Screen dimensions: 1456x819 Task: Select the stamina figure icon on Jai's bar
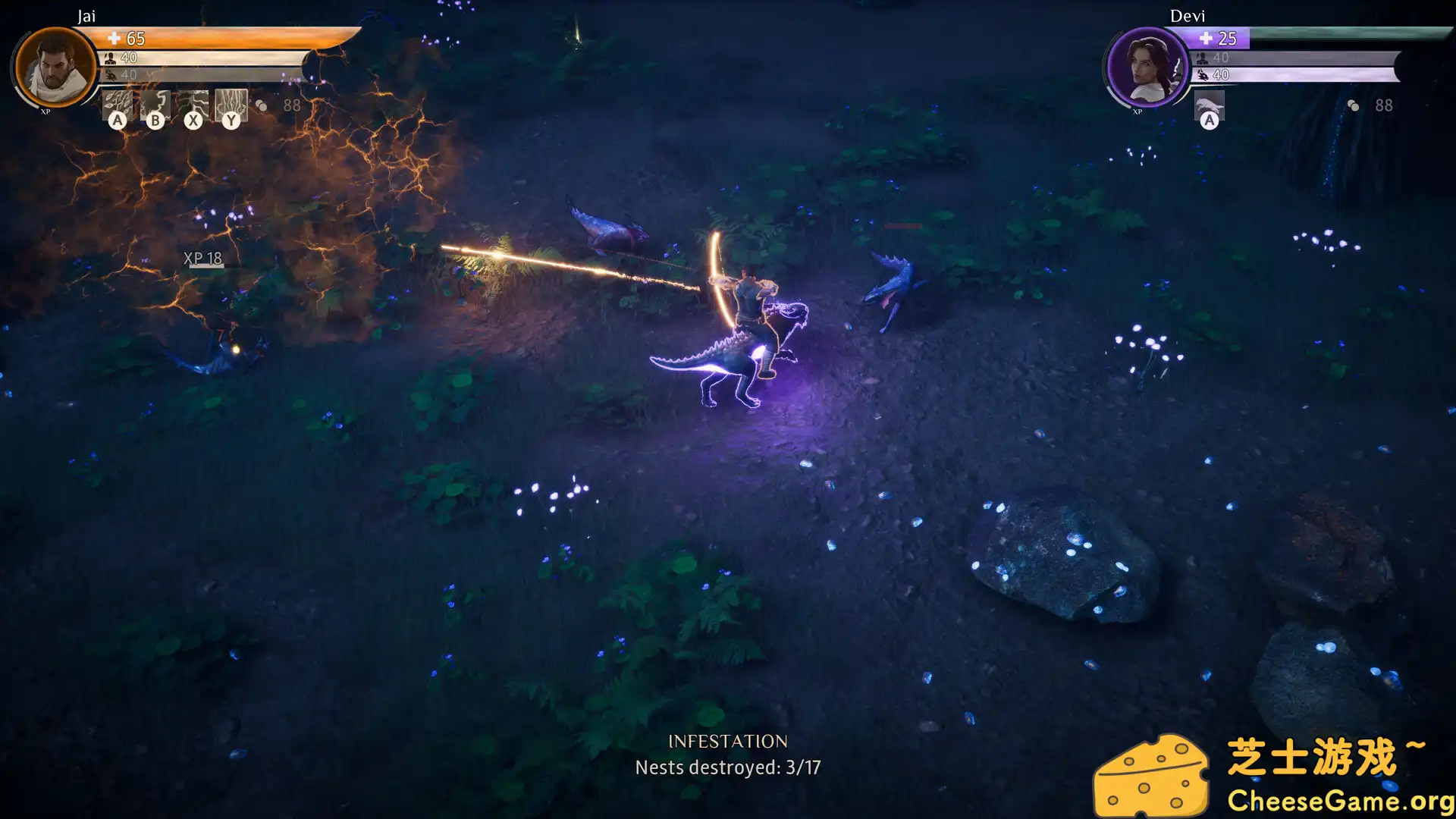(x=110, y=58)
